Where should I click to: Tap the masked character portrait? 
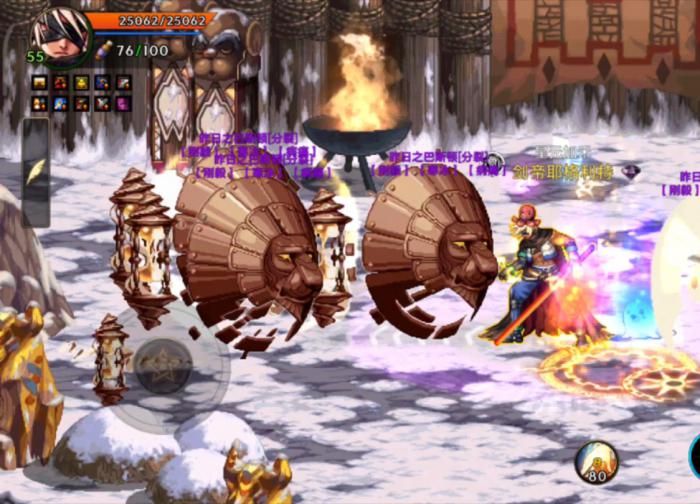[x=62, y=34]
